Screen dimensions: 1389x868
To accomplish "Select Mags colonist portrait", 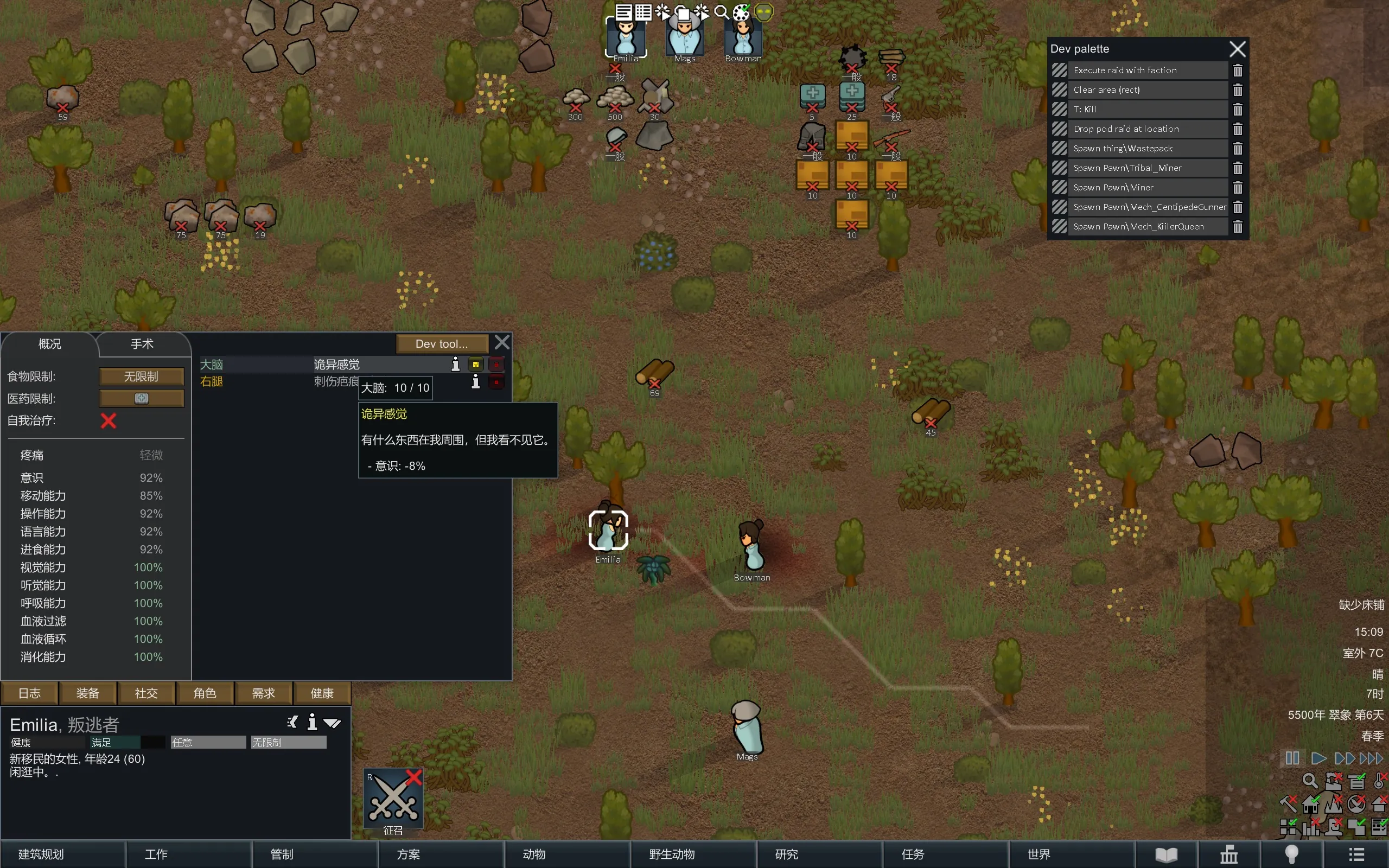I will pyautogui.click(x=684, y=37).
